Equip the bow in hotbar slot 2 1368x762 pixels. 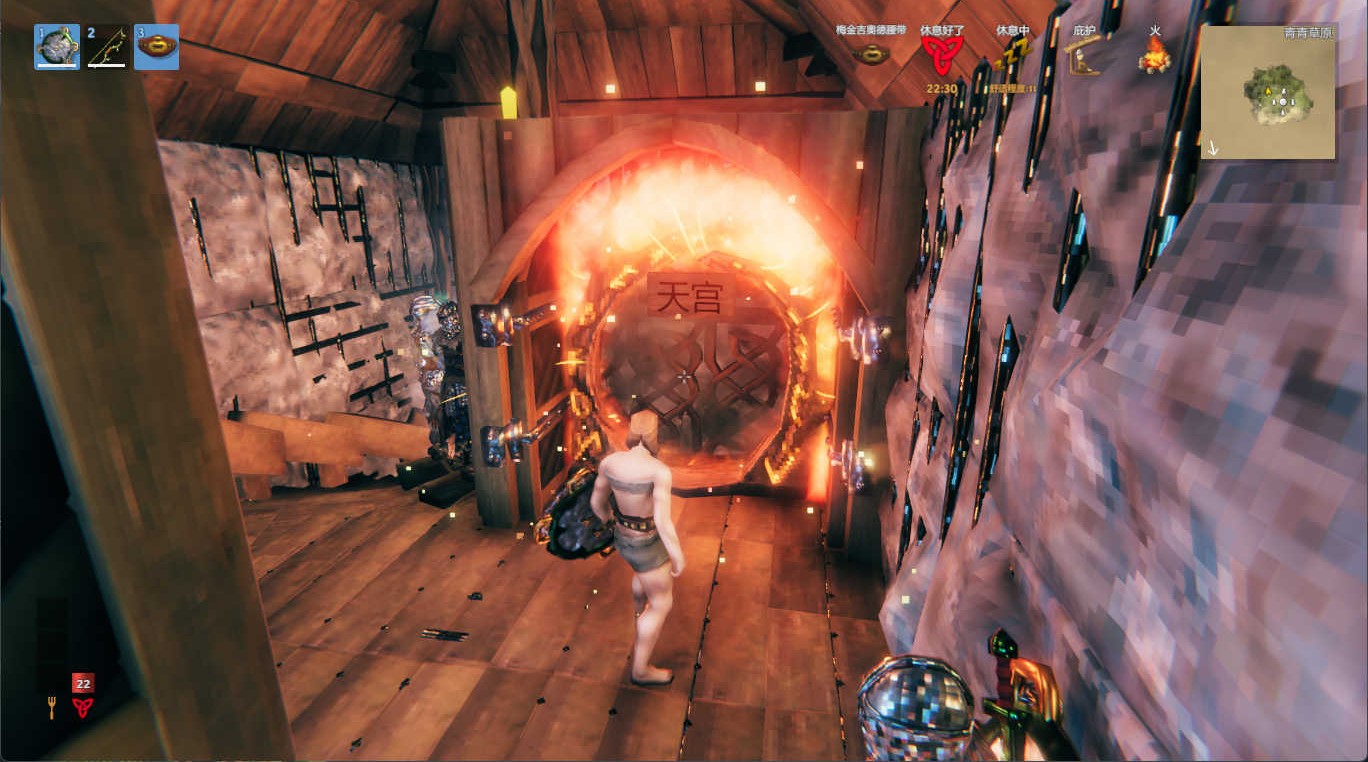tap(107, 47)
